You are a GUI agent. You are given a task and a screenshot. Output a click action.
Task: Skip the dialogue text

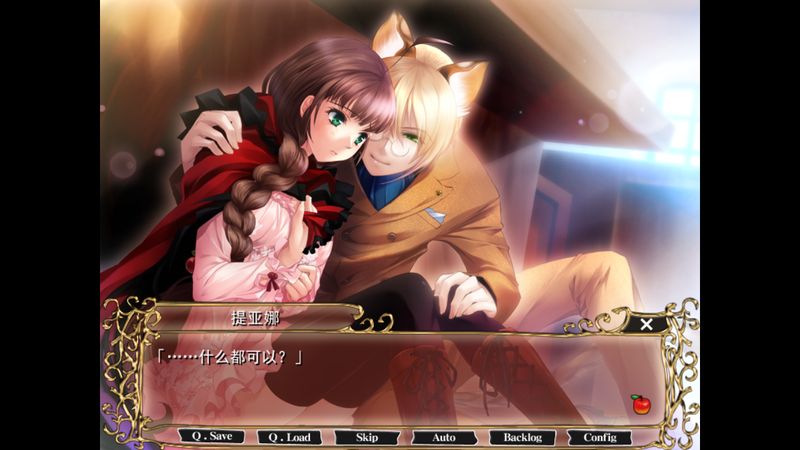point(367,437)
